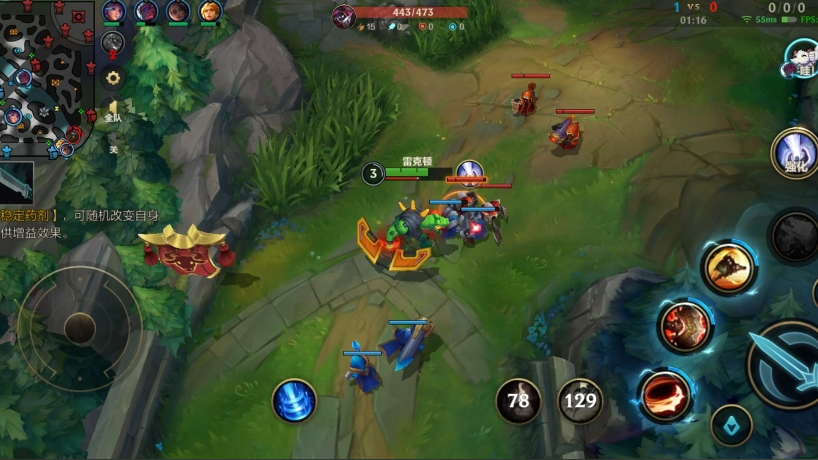Image resolution: width=818 pixels, height=460 pixels.
Task: Tap the virtual movement joystick
Action: [x=80, y=327]
